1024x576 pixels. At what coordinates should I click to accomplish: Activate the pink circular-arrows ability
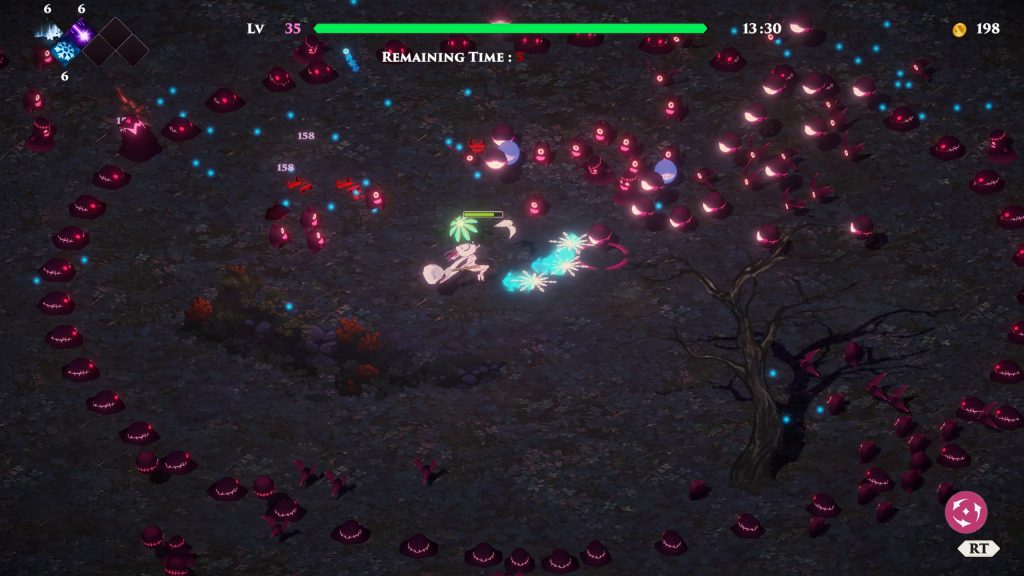(965, 512)
